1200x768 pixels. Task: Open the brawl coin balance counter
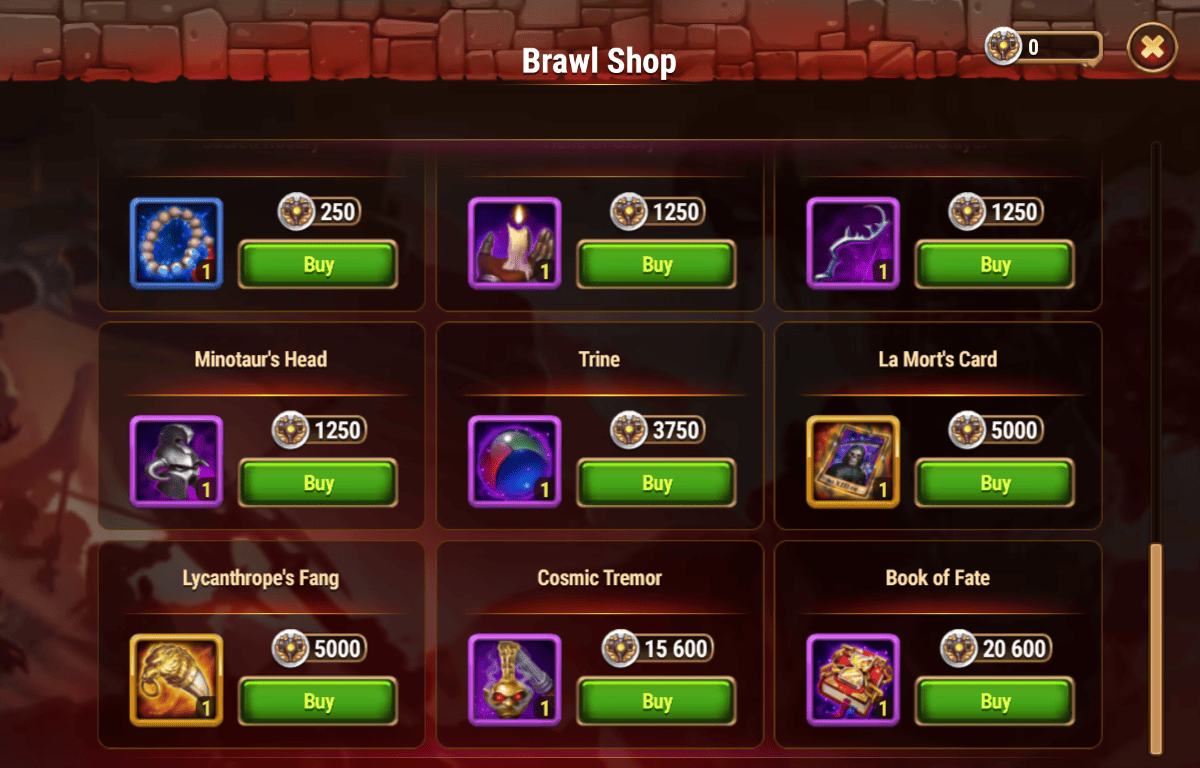(x=1045, y=47)
